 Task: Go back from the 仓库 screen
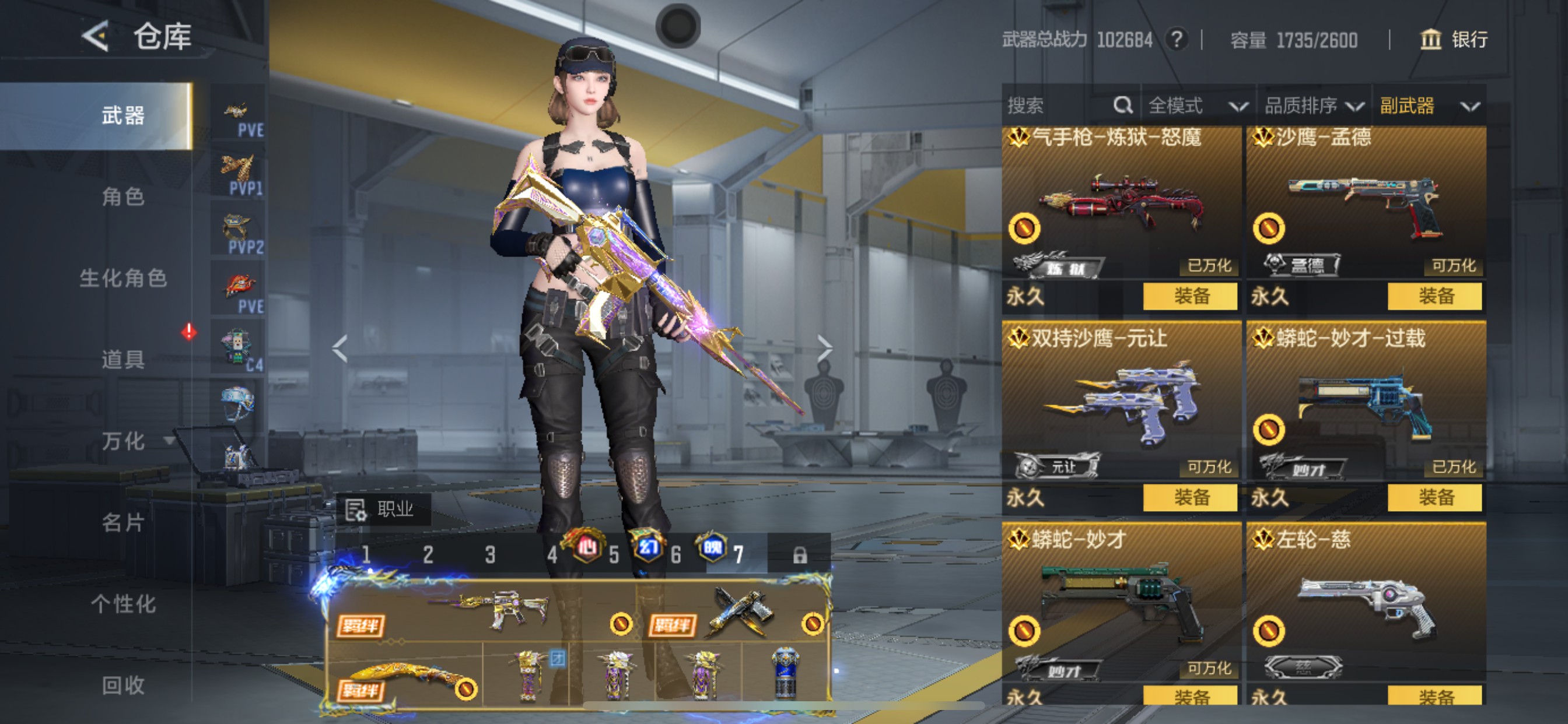pos(96,37)
